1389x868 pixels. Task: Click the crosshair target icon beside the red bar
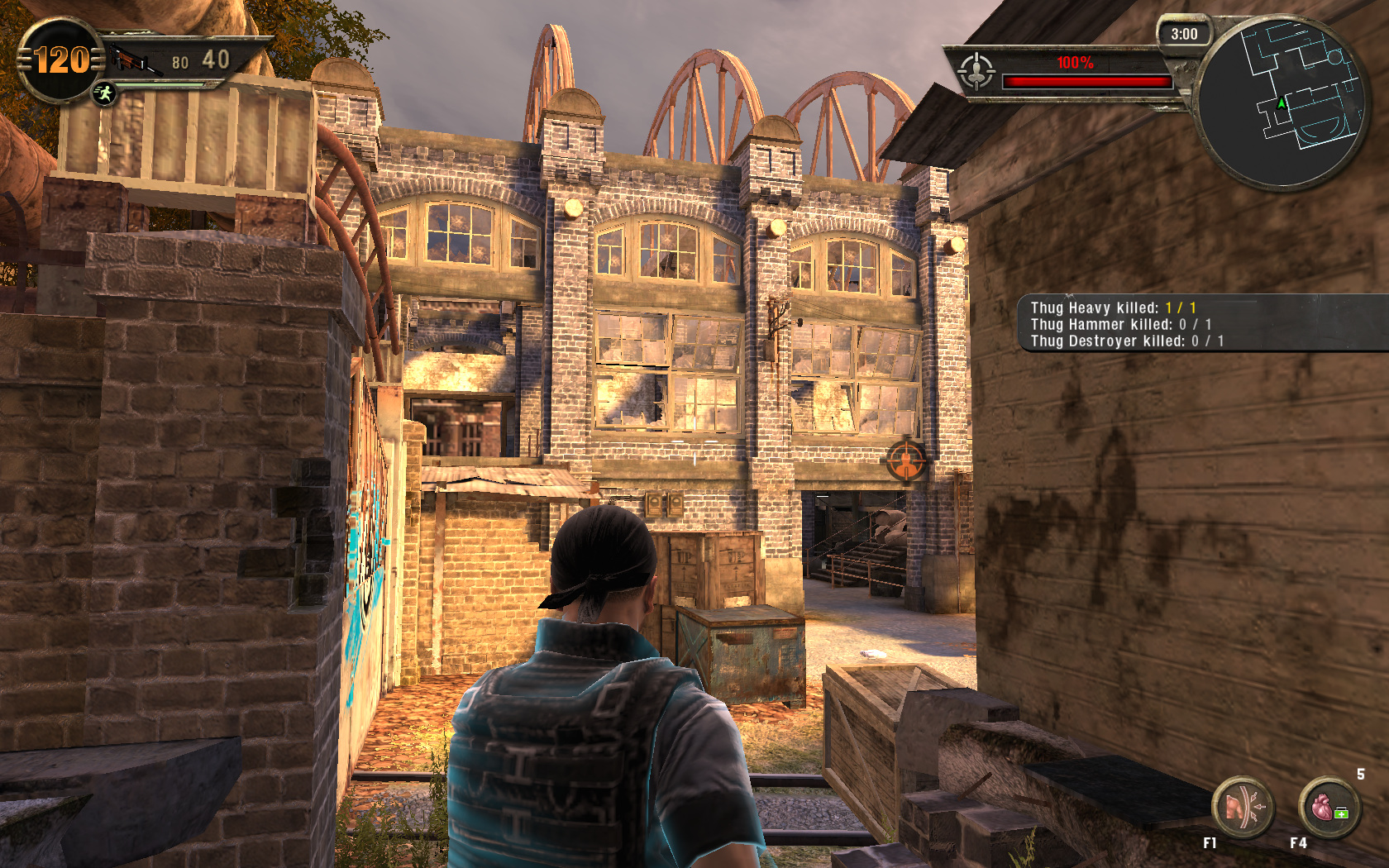[x=976, y=71]
